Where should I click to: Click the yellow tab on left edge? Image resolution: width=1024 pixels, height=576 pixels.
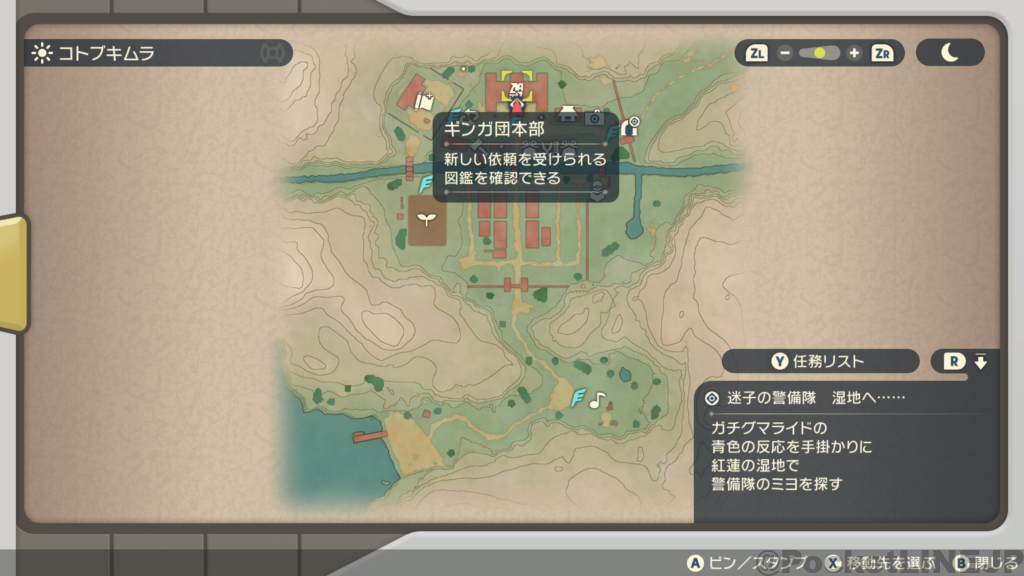coord(13,273)
